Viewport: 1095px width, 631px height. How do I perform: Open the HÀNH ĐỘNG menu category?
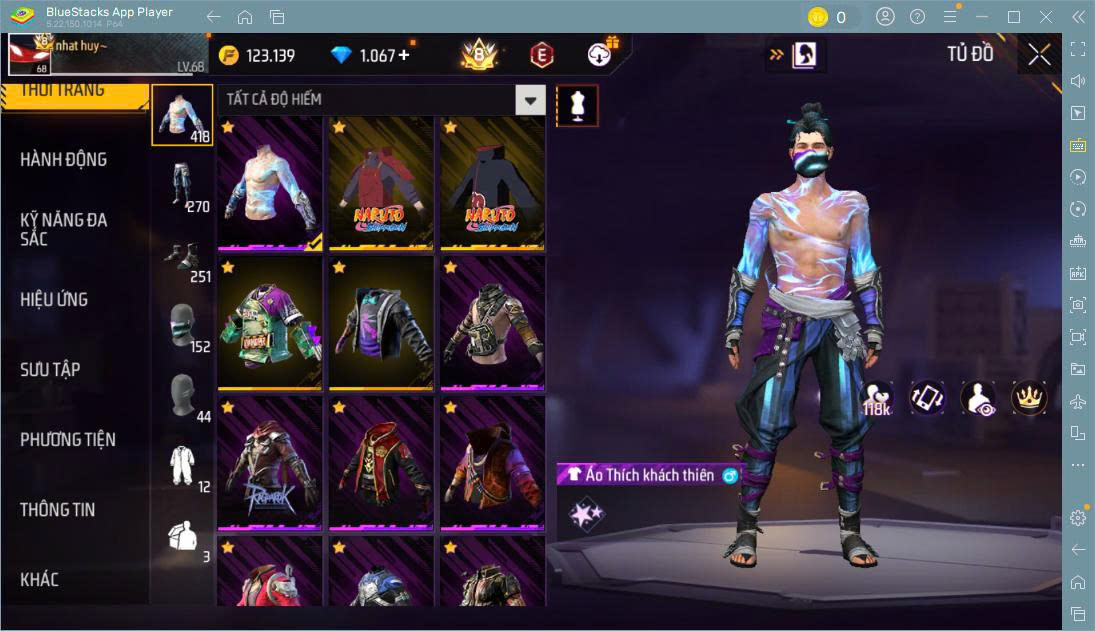point(64,160)
